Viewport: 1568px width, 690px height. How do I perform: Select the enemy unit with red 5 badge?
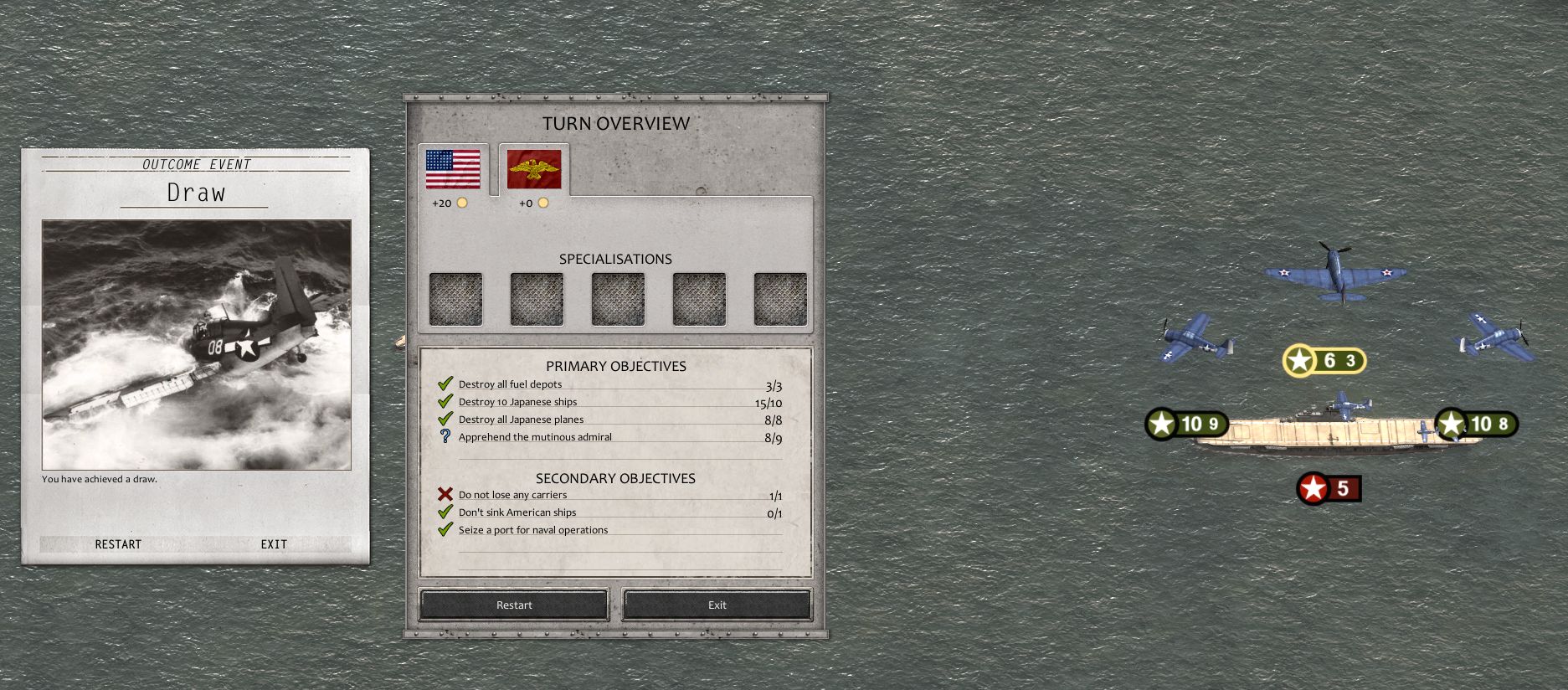pyautogui.click(x=1329, y=488)
